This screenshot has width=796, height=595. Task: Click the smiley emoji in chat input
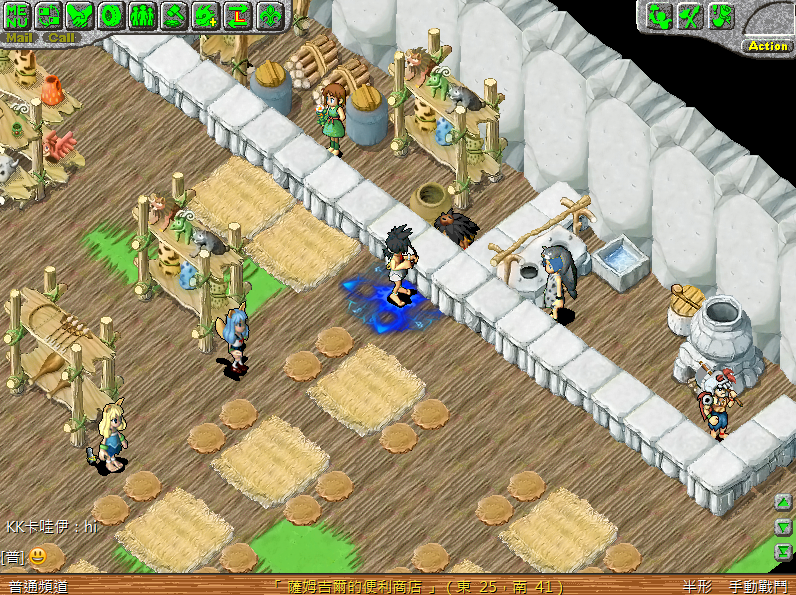[x=37, y=556]
